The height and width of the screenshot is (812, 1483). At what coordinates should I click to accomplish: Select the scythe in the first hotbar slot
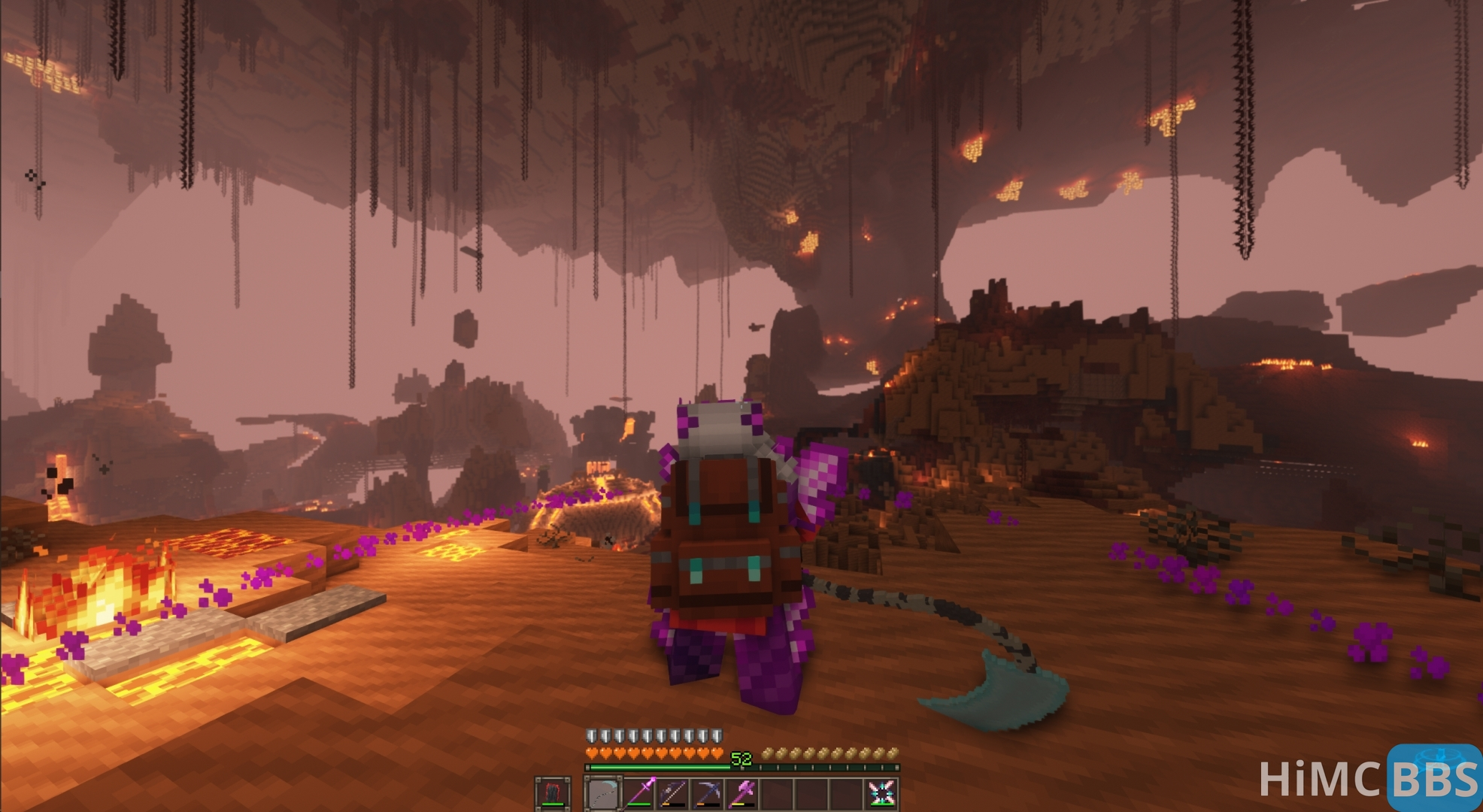602,794
